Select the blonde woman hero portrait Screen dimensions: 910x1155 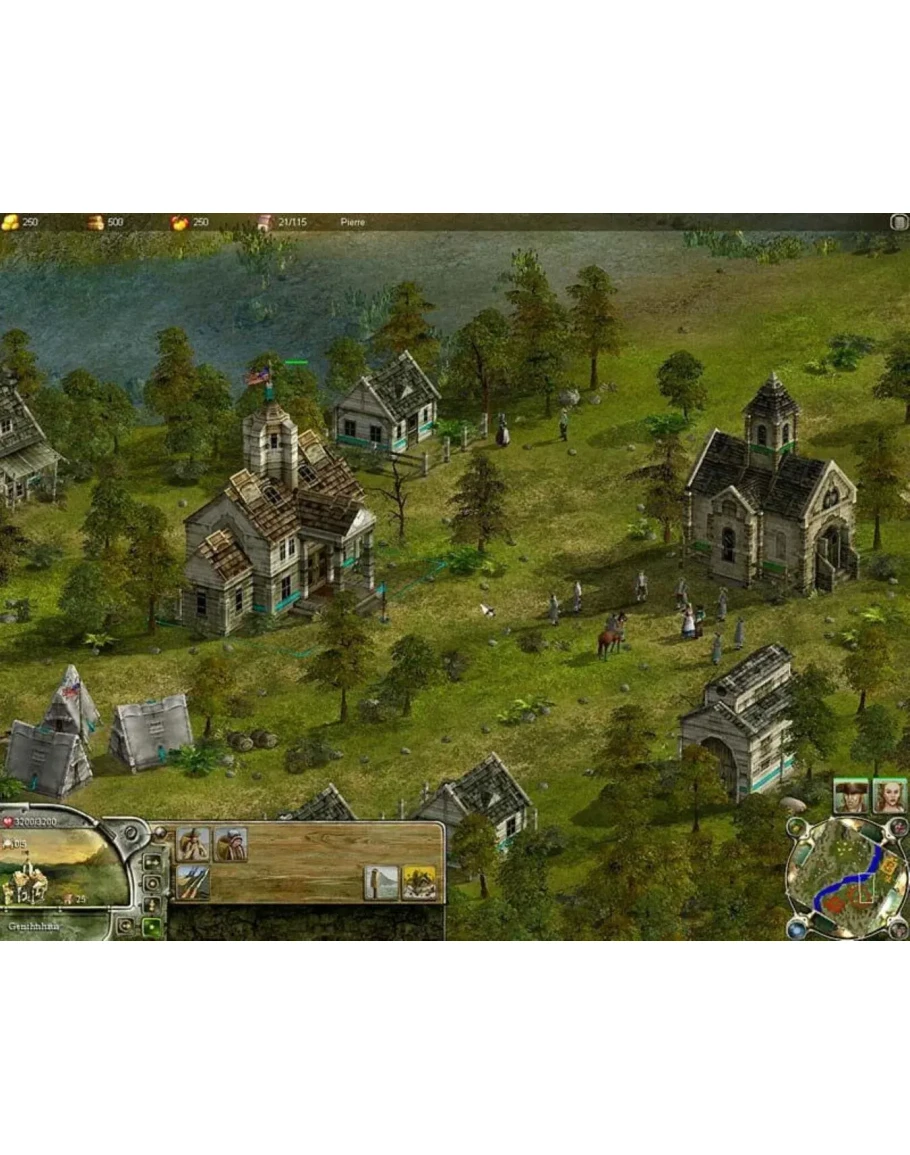[888, 795]
